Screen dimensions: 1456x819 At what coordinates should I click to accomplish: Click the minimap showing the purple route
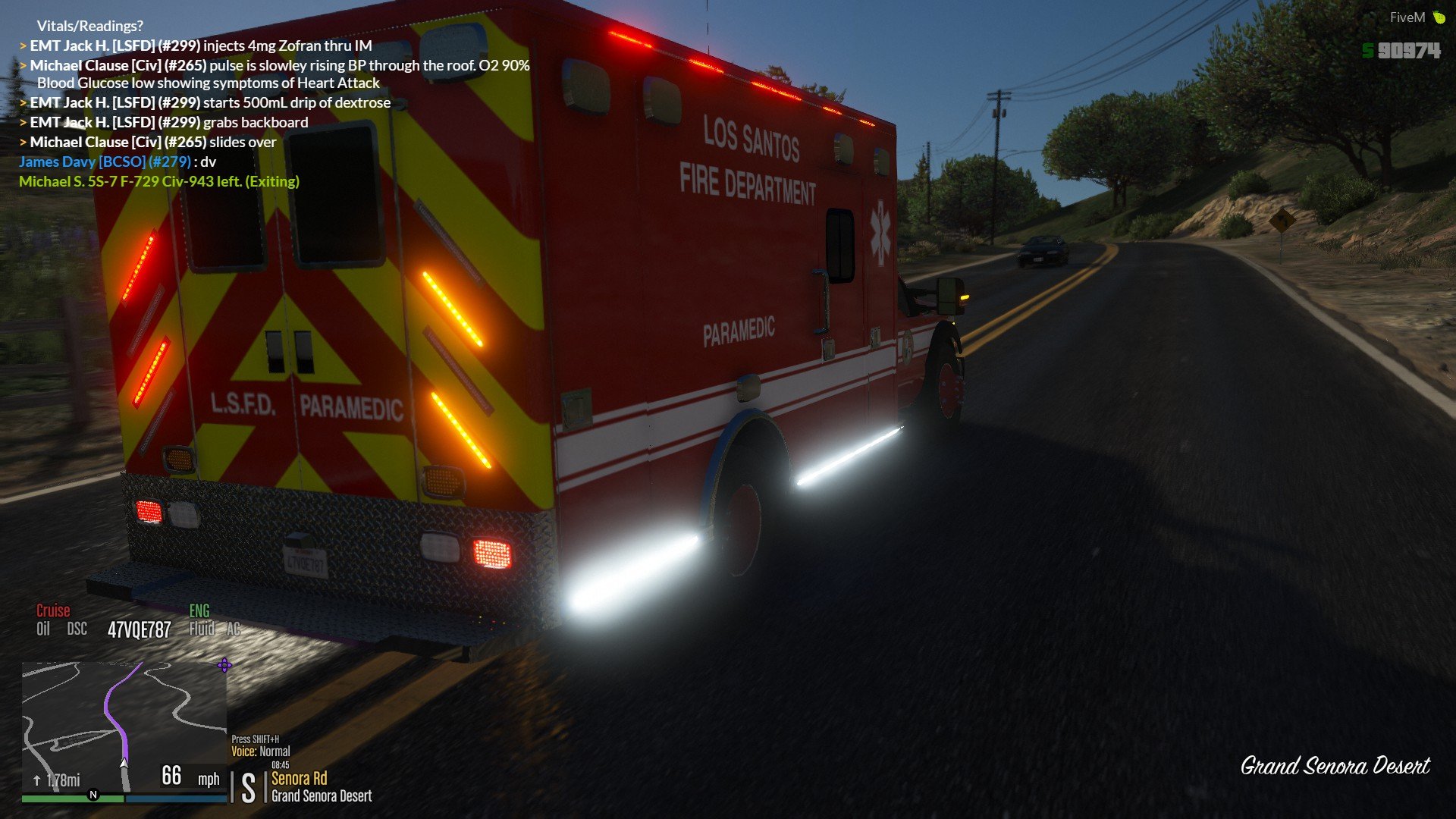[124, 726]
